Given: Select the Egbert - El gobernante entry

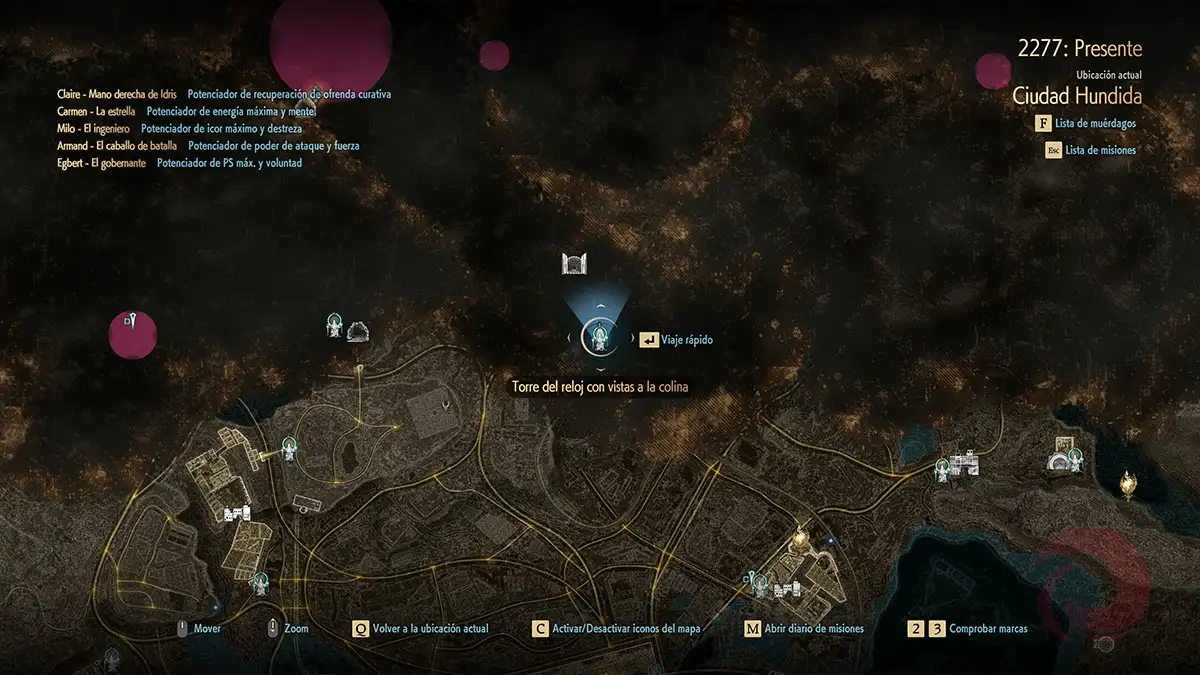Looking at the screenshot, I should (102, 162).
